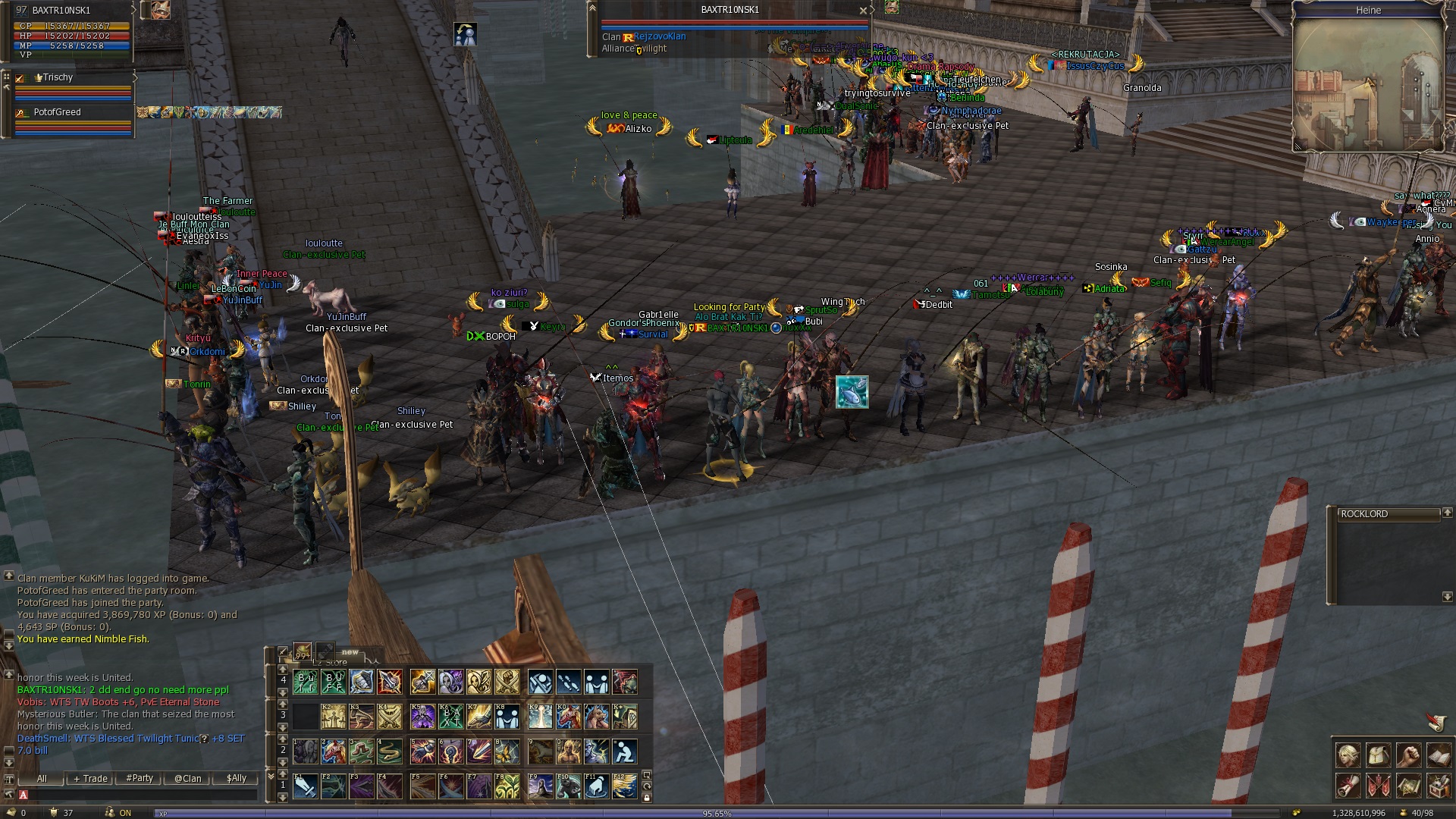Open the Heine minimap
1456x819 pixels.
click(x=1368, y=85)
